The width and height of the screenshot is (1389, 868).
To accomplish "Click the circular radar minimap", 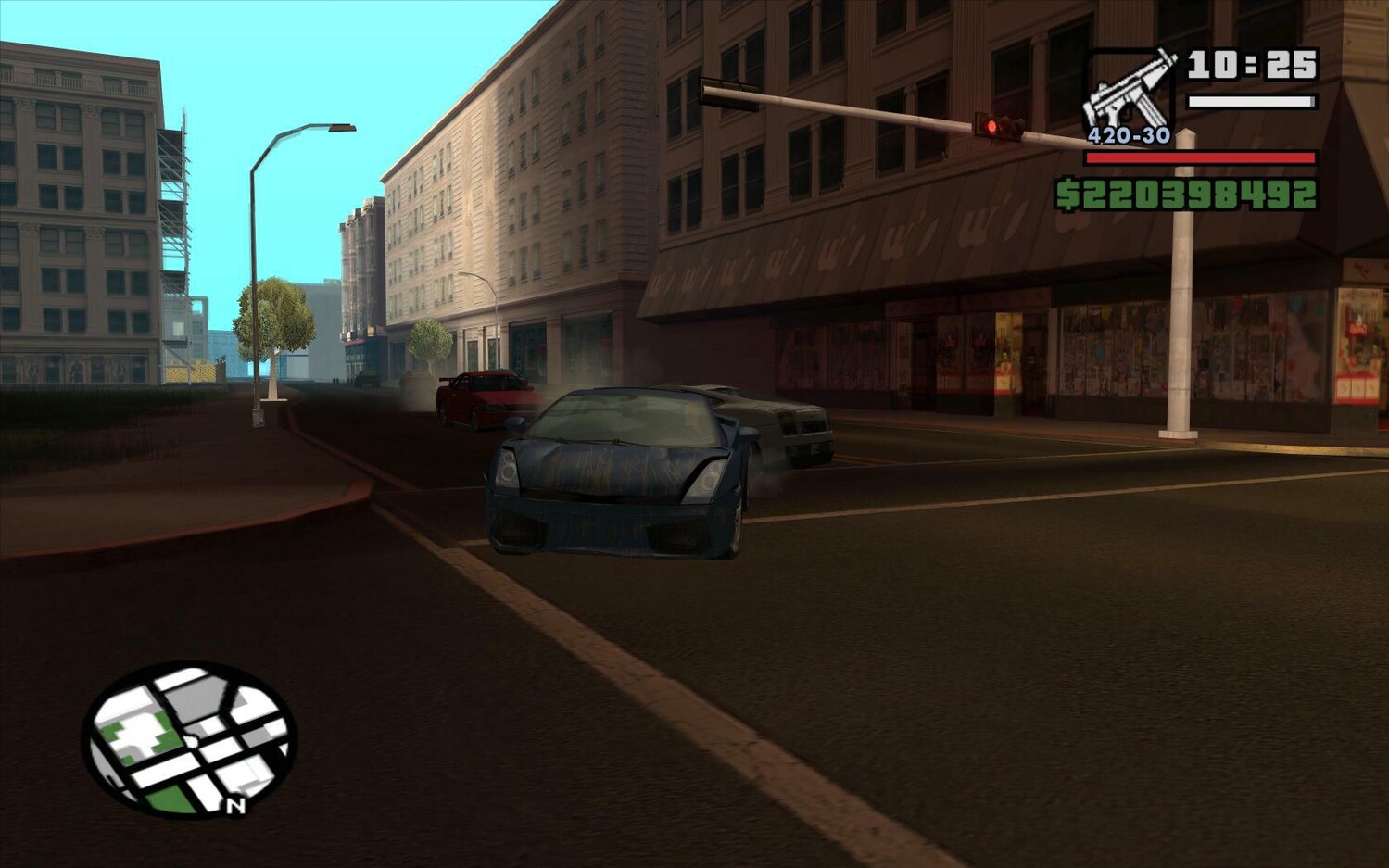I will (189, 738).
